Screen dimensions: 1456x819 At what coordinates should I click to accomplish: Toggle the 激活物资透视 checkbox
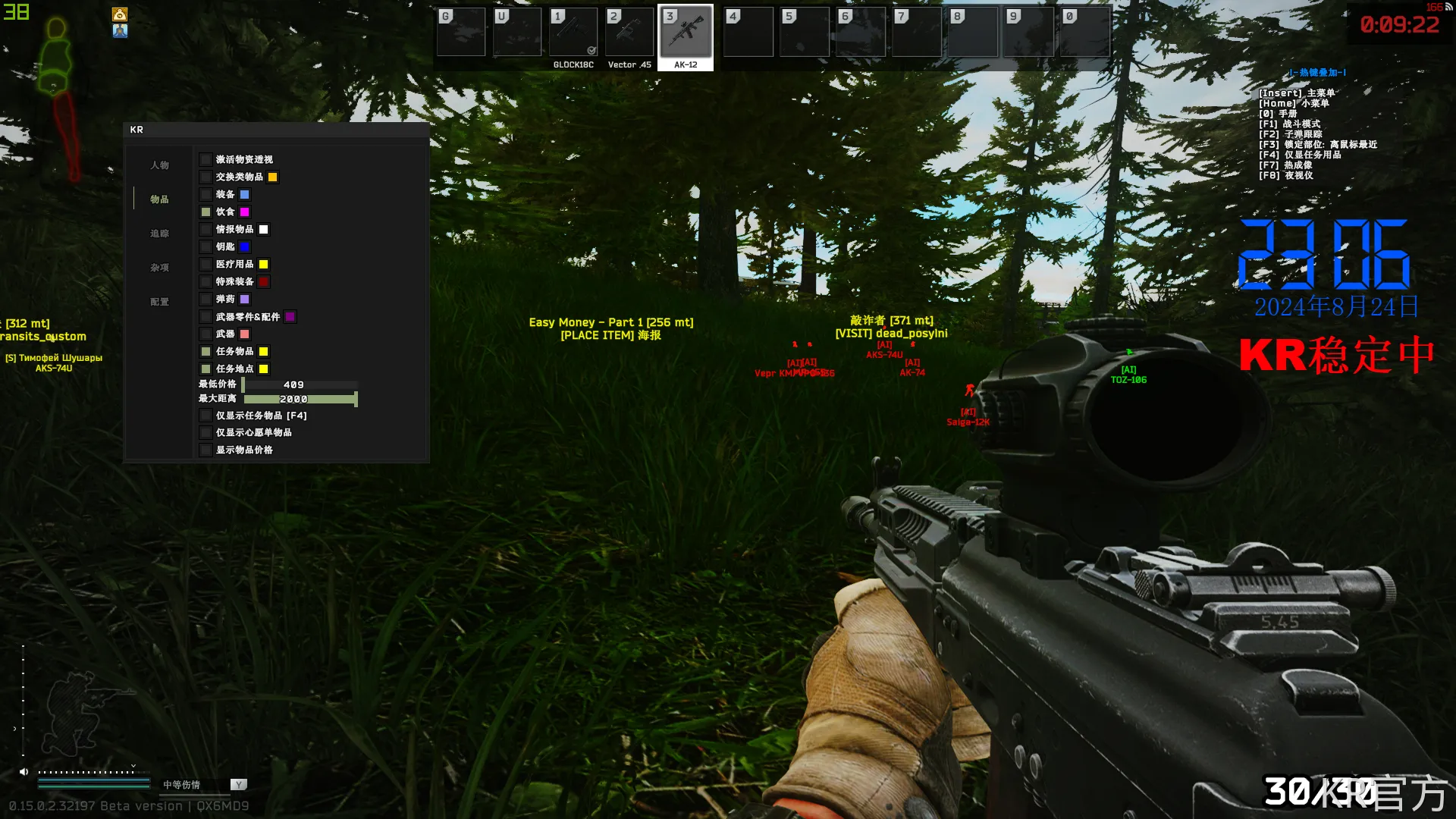[206, 159]
